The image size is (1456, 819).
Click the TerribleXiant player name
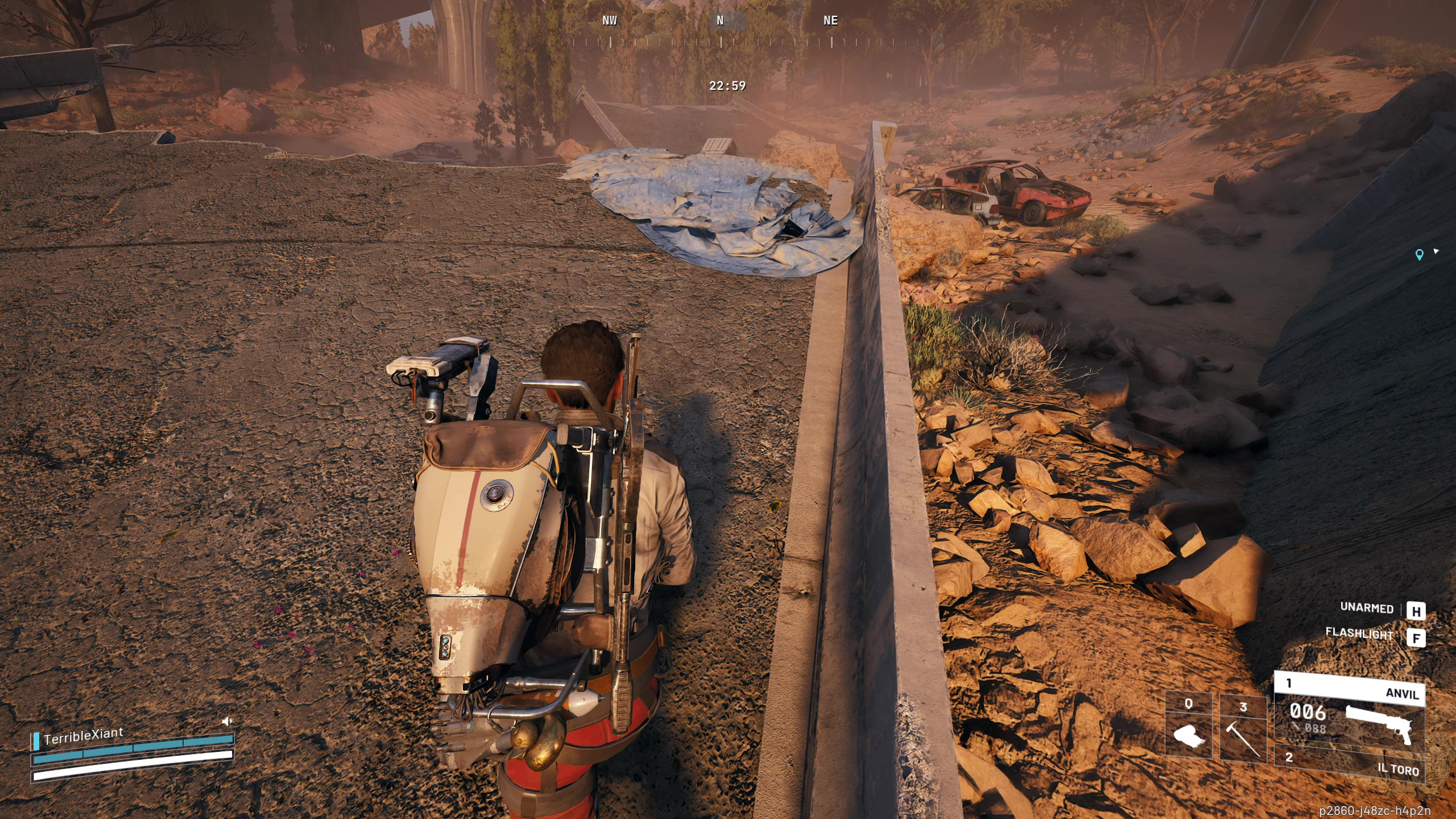[83, 736]
